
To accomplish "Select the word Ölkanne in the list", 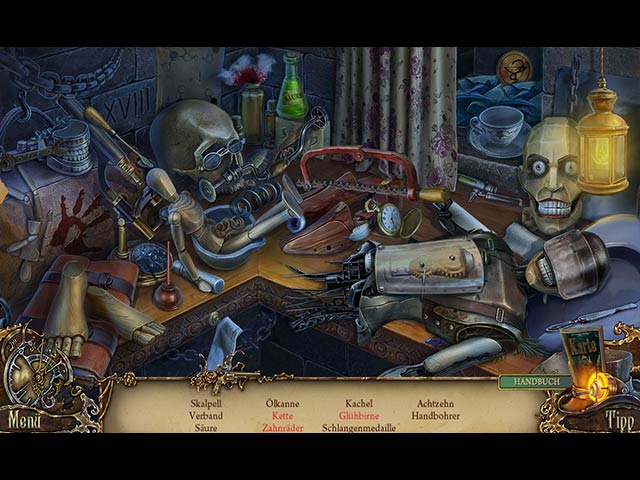I will tap(282, 404).
